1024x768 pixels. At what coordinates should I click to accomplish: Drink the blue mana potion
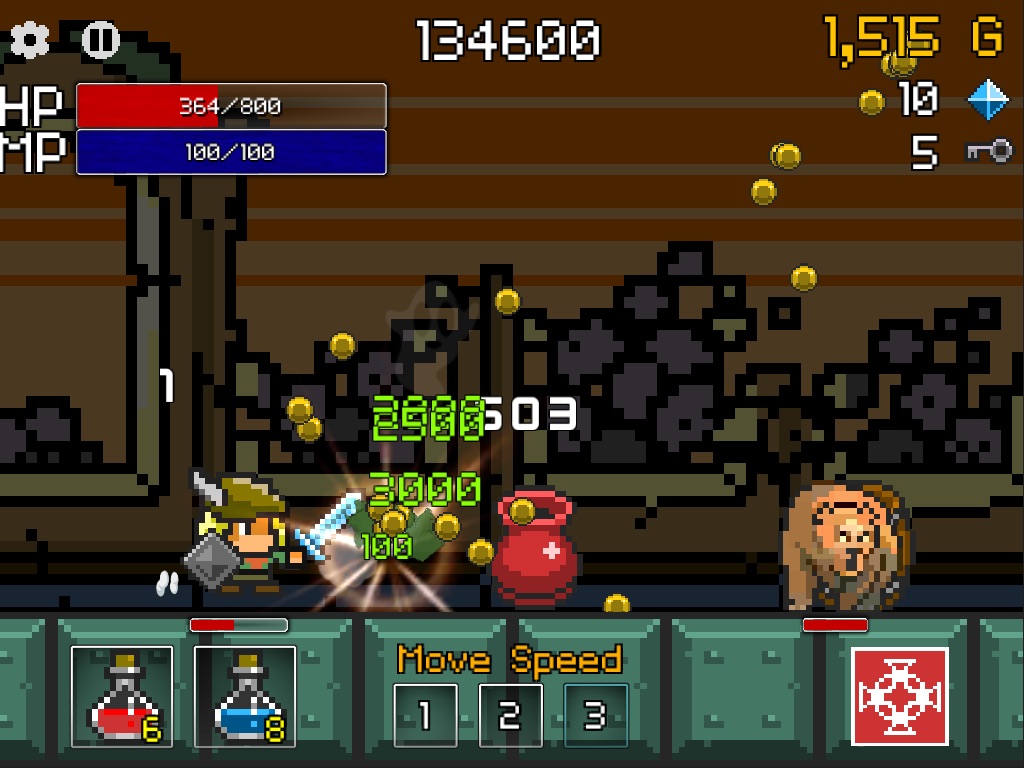tap(245, 697)
